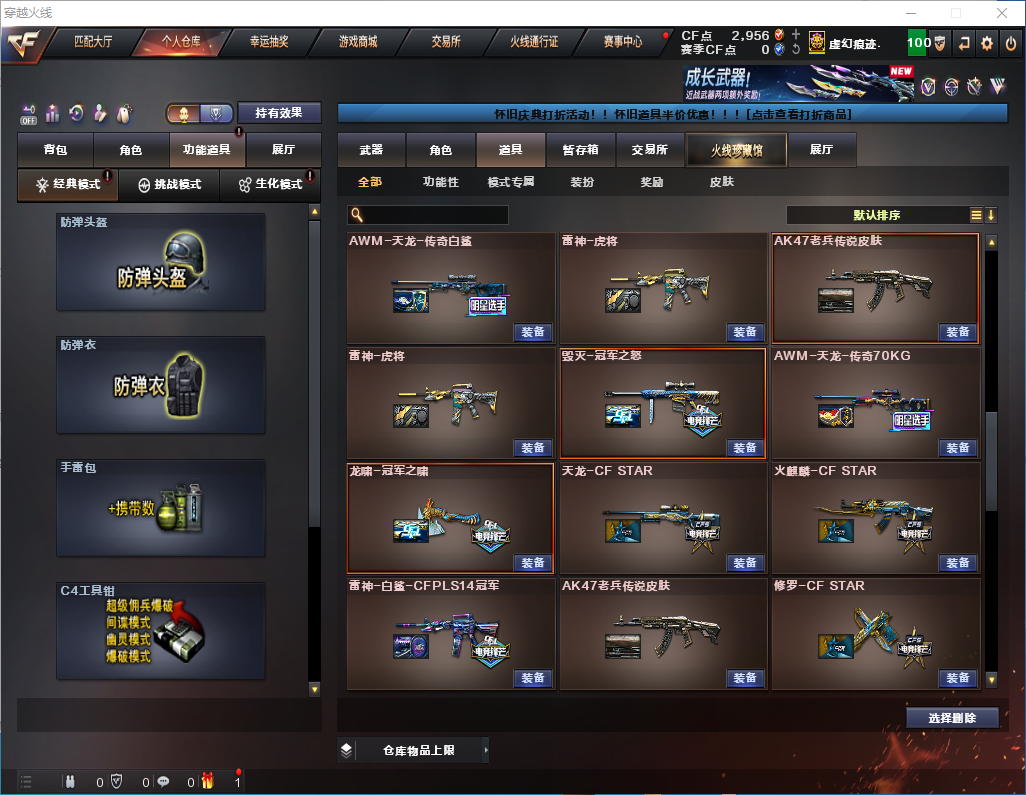Viewport: 1026px width, 795px height.
Task: Switch to the 挑战模式 mode tab
Action: (170, 185)
